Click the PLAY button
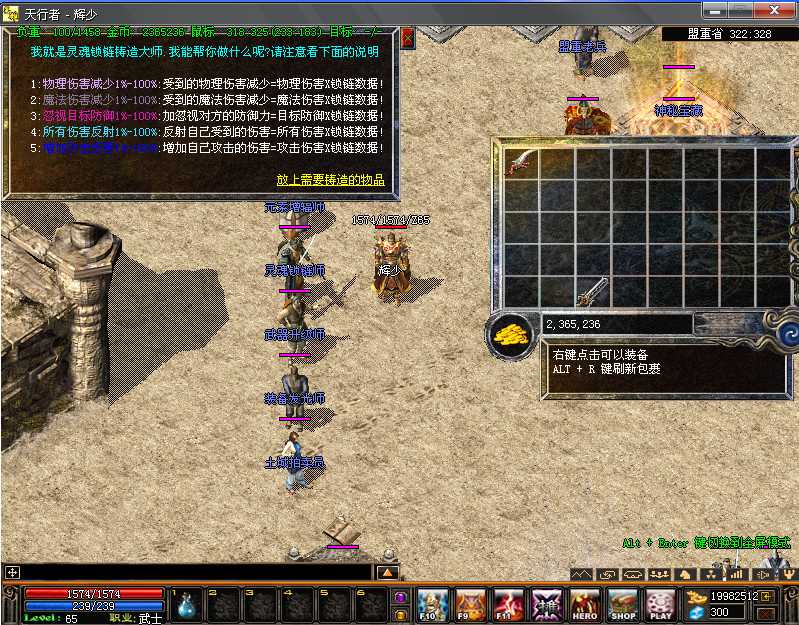799x625 pixels. coord(660,604)
